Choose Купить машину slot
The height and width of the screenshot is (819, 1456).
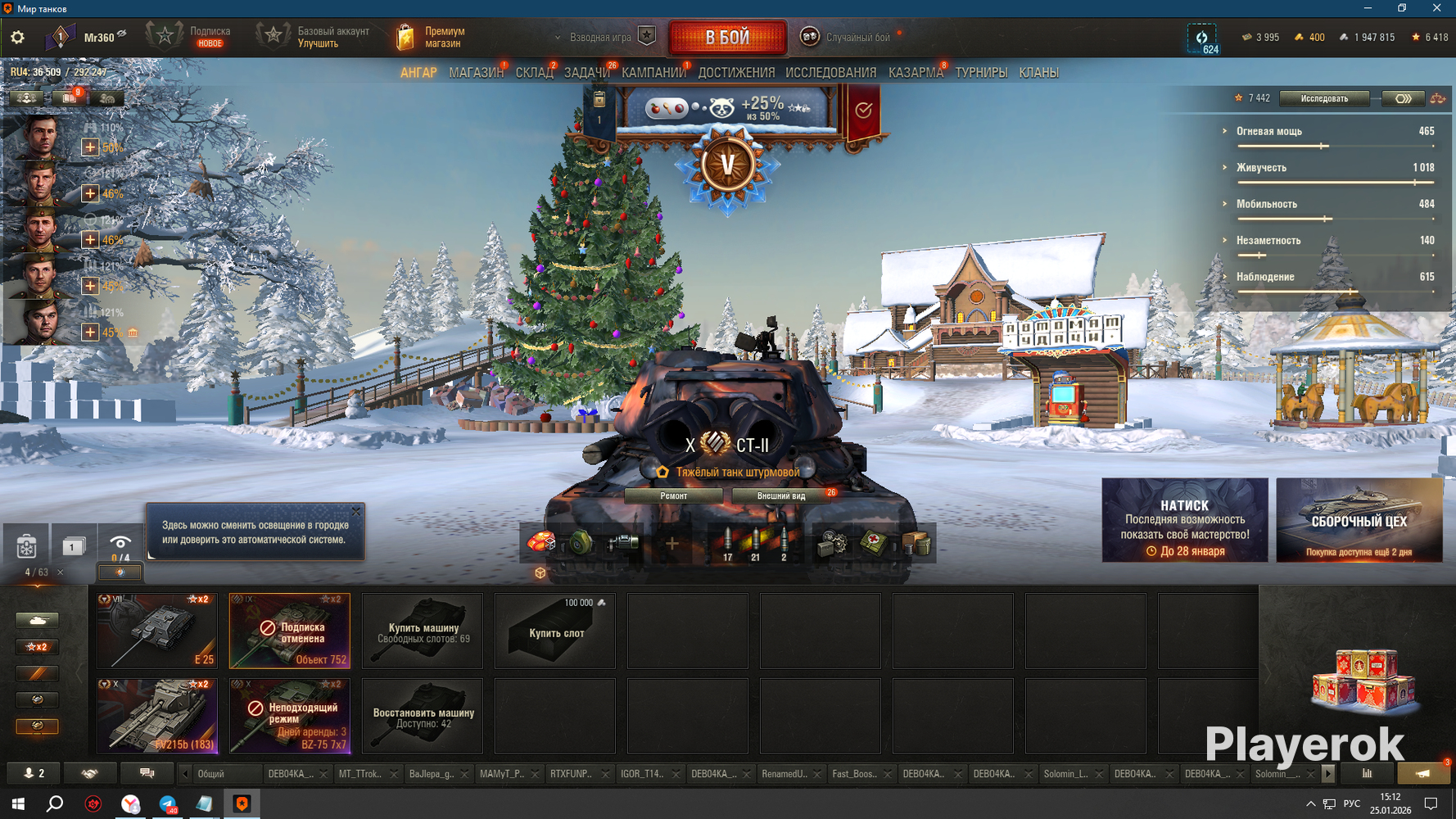click(423, 631)
